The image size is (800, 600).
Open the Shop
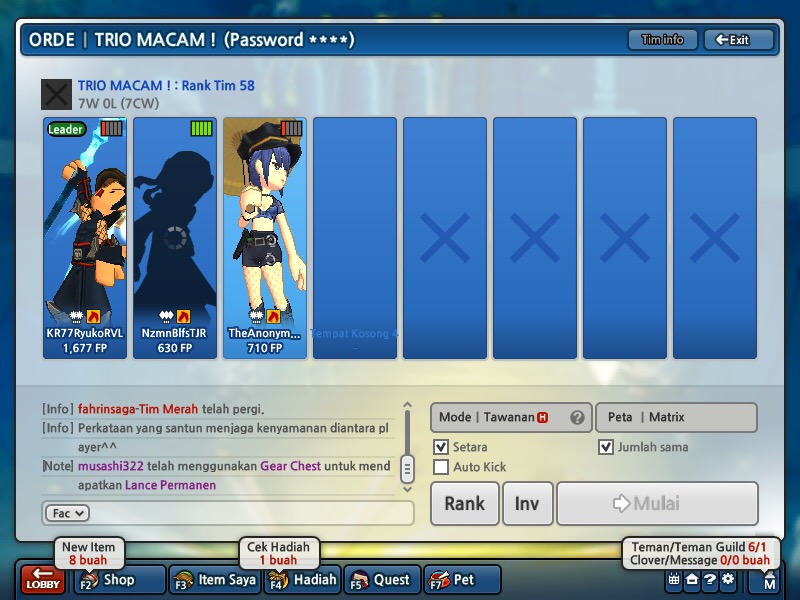[121, 579]
